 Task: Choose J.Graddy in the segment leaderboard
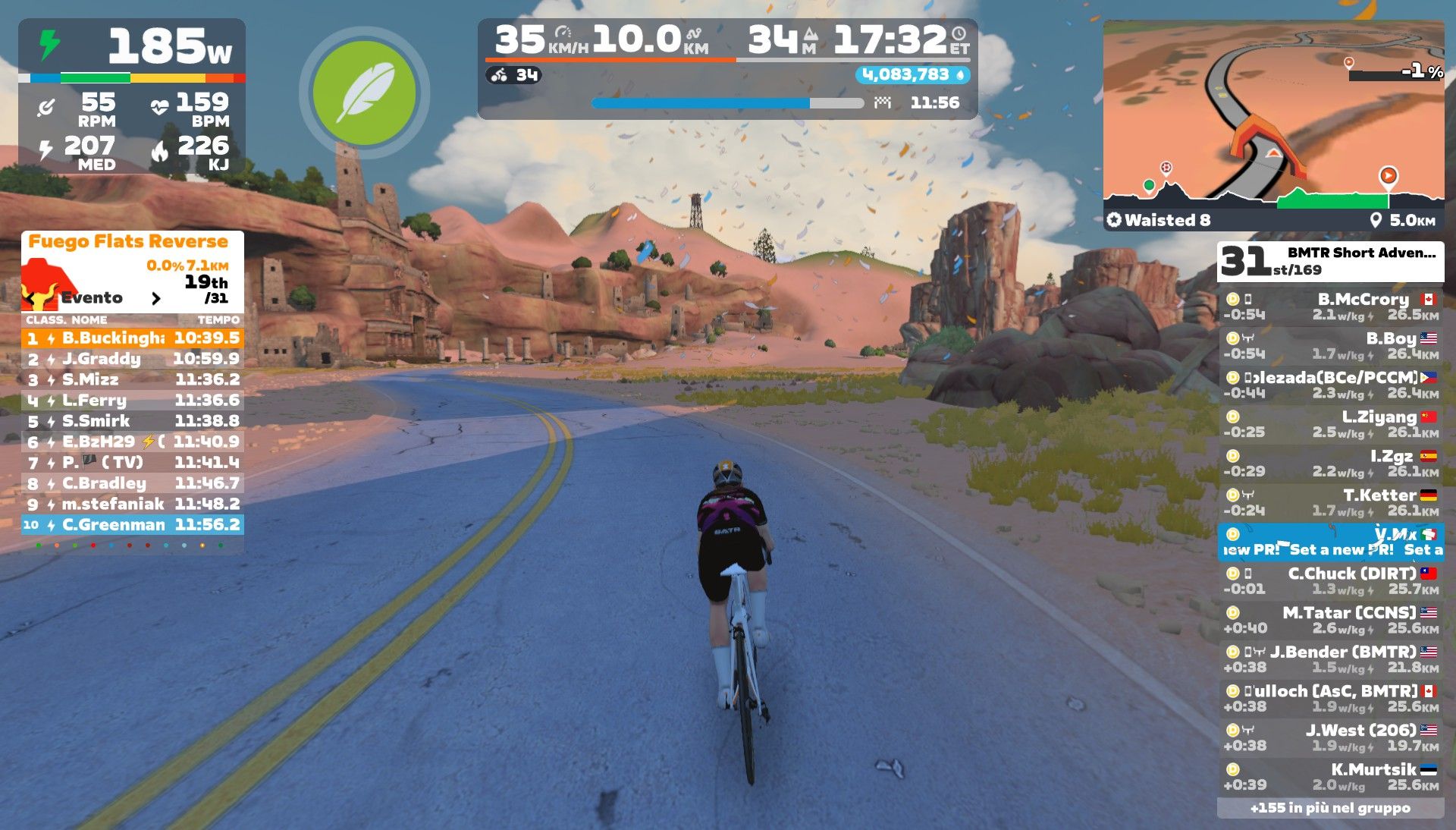coord(133,359)
